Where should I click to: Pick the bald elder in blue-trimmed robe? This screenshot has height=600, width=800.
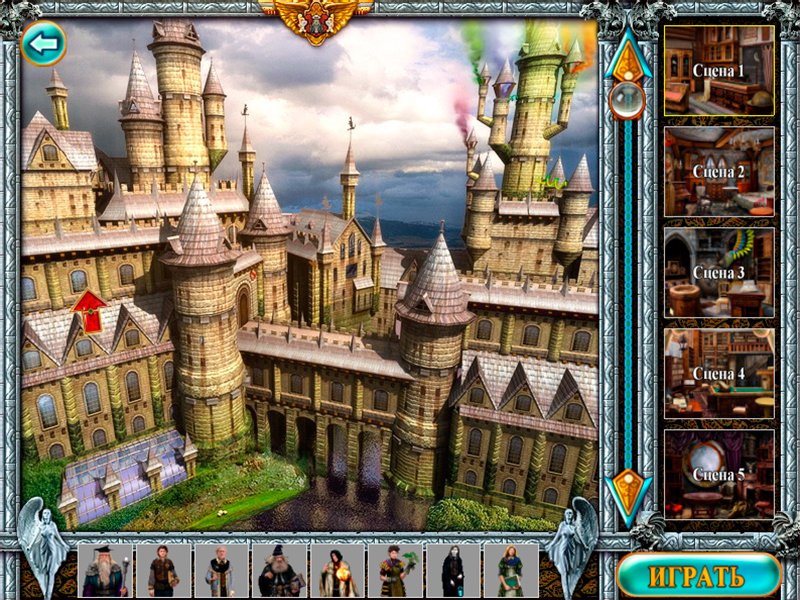click(x=220, y=571)
